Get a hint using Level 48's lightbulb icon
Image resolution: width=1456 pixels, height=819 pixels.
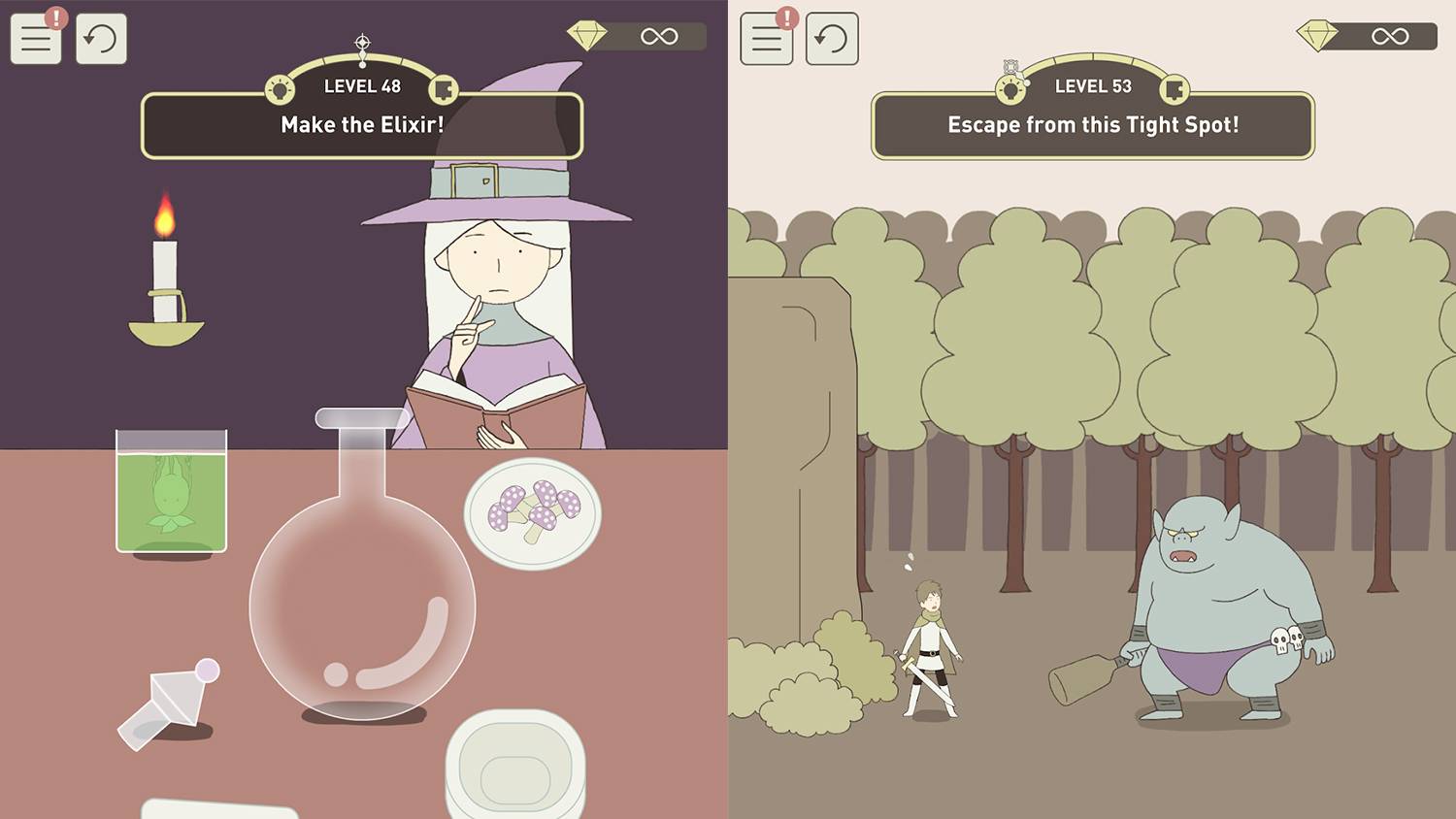(280, 90)
